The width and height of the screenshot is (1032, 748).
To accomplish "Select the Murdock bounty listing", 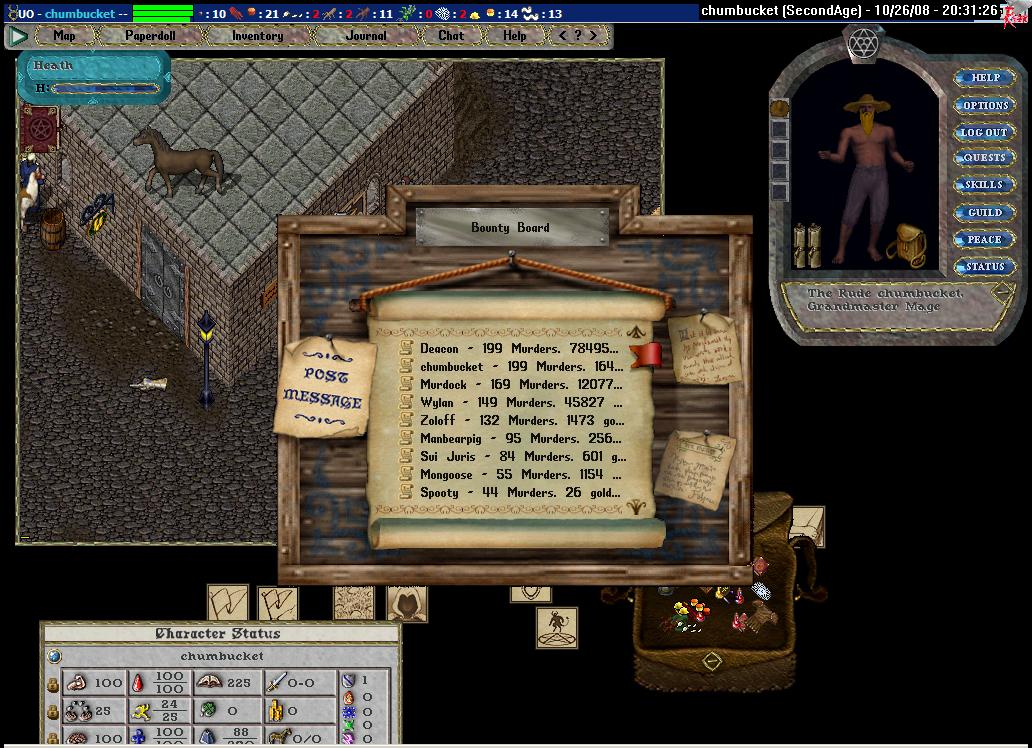I will 520,385.
